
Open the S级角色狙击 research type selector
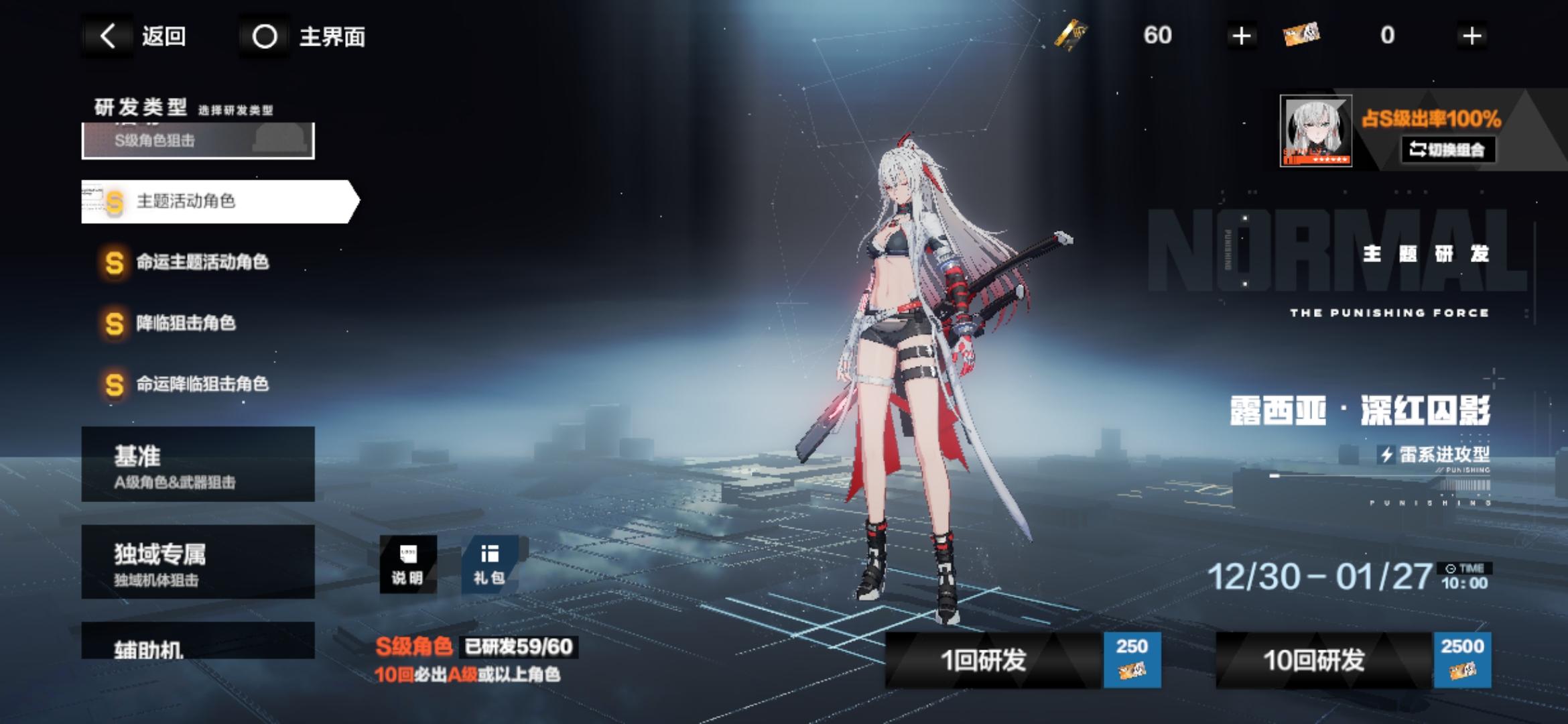point(198,141)
